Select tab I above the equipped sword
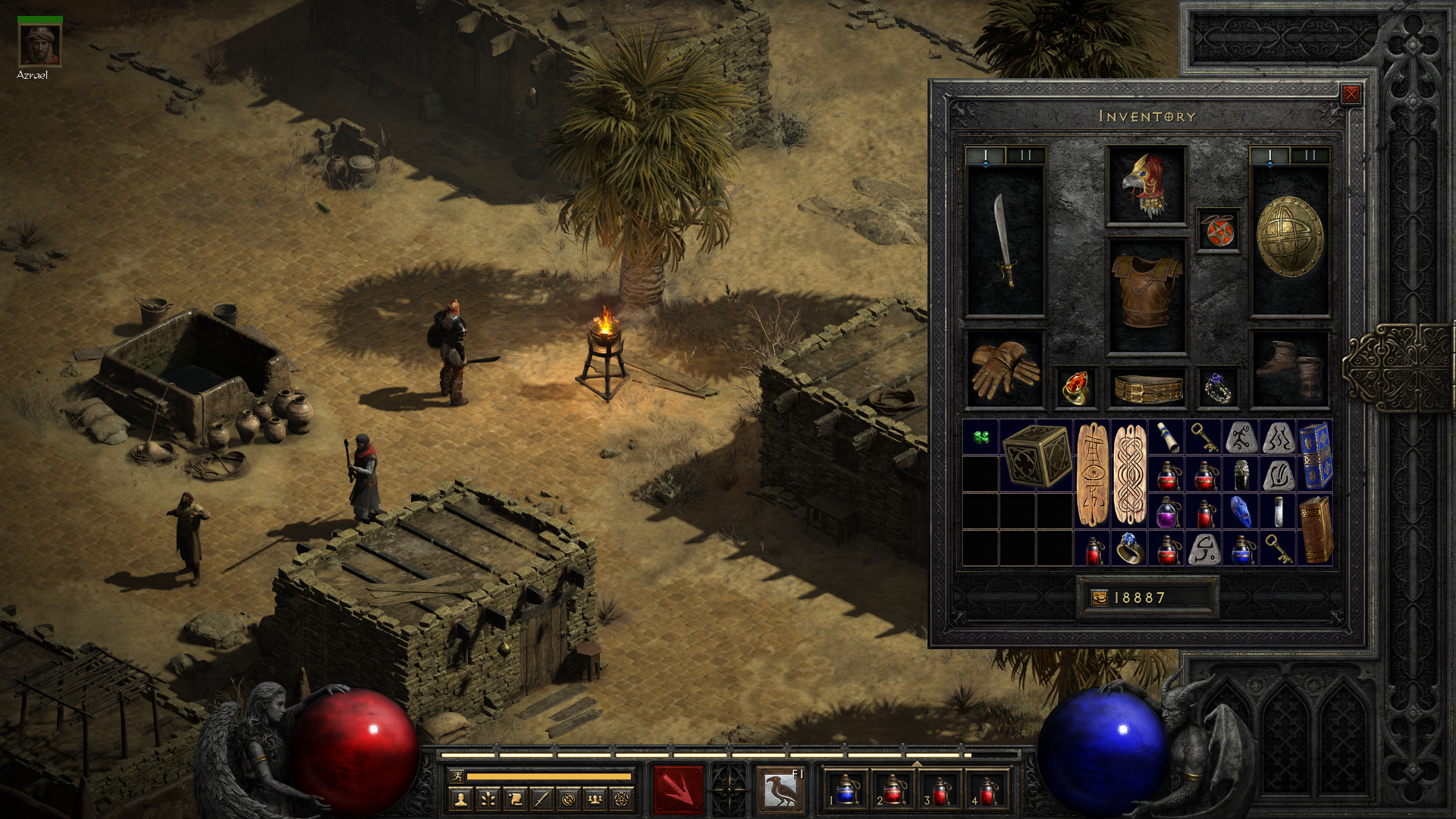This screenshot has height=819, width=1456. coord(985,155)
